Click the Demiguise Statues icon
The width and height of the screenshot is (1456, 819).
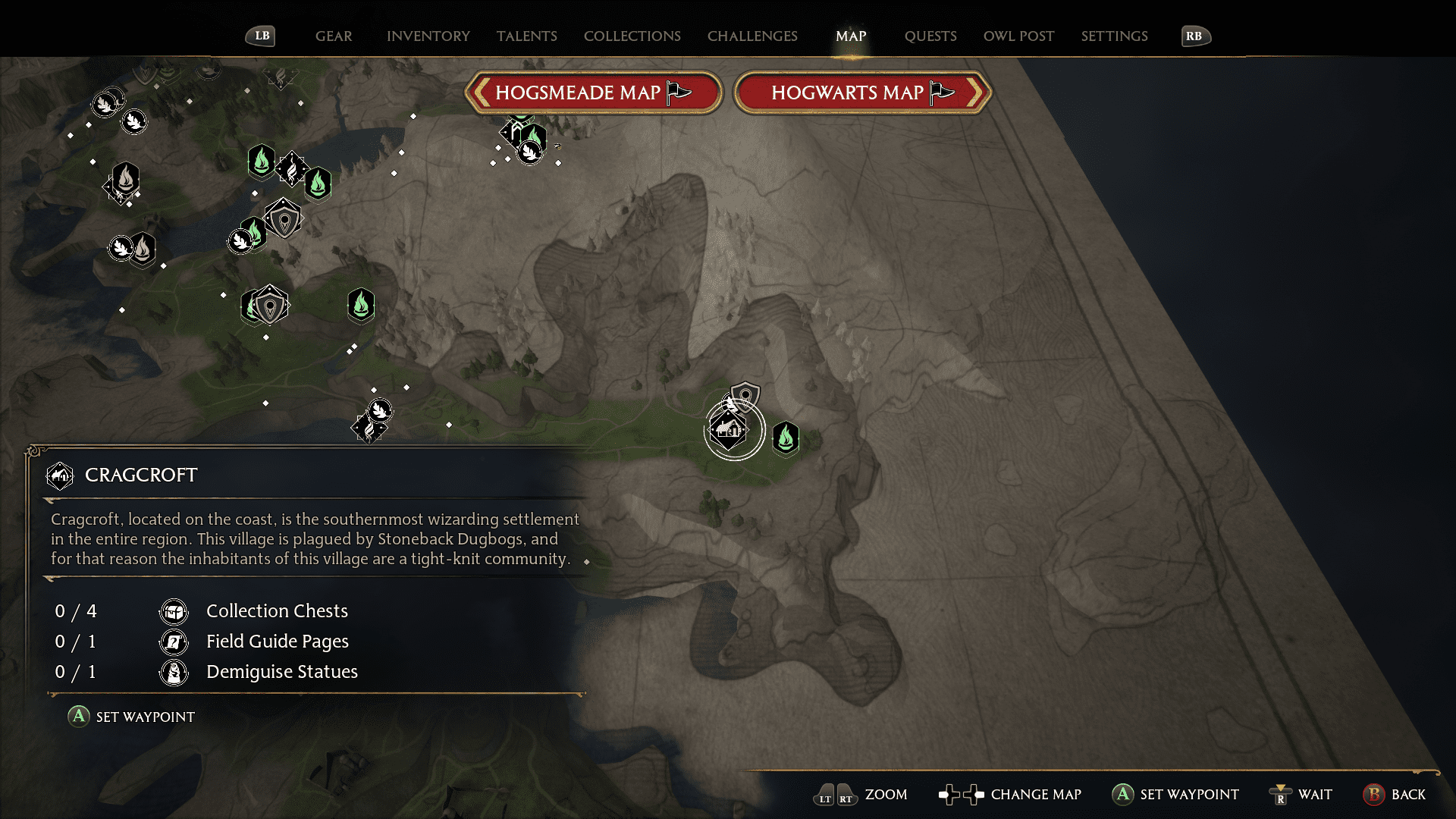[x=174, y=672]
